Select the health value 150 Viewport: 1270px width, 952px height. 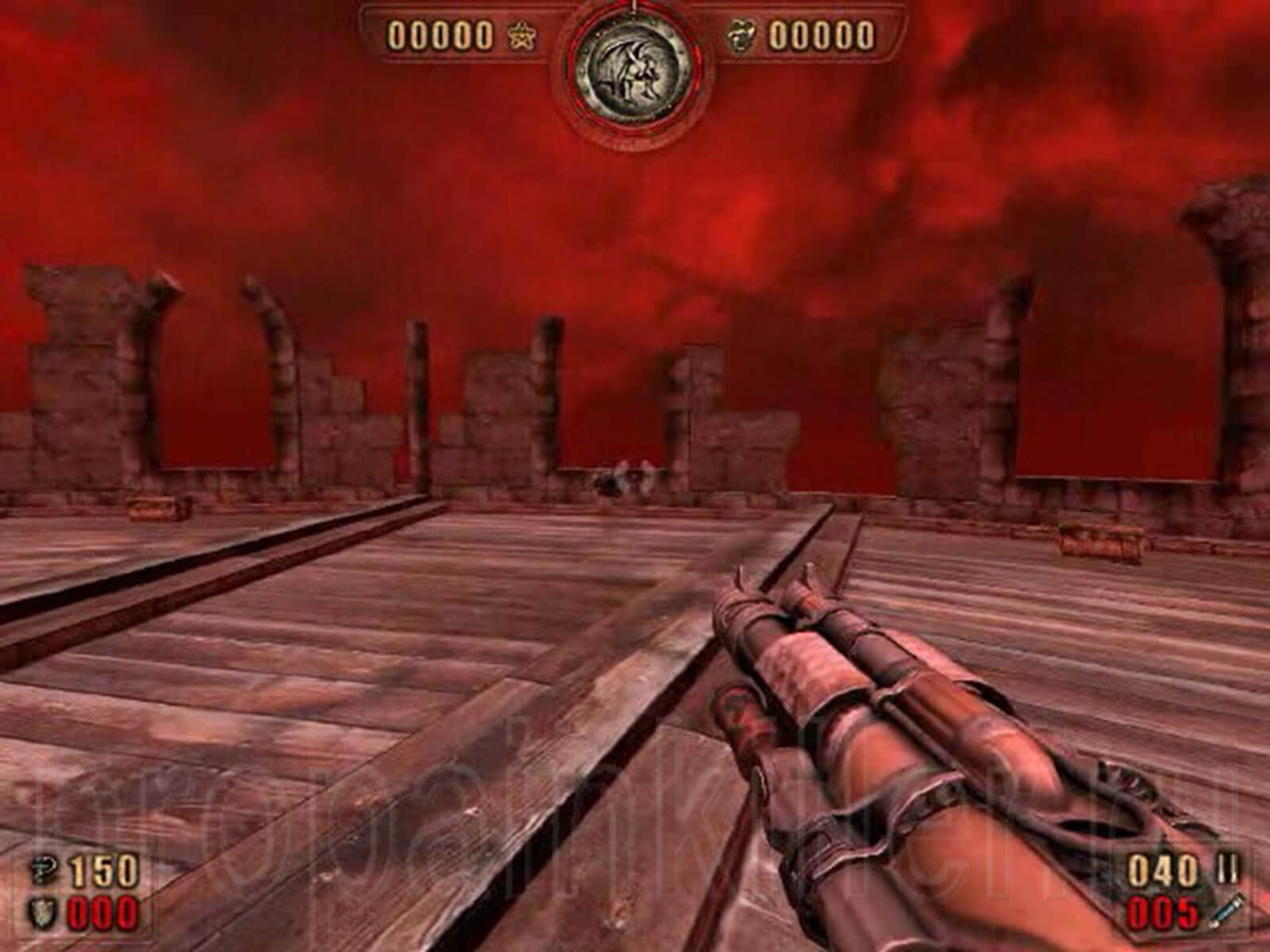click(x=103, y=869)
